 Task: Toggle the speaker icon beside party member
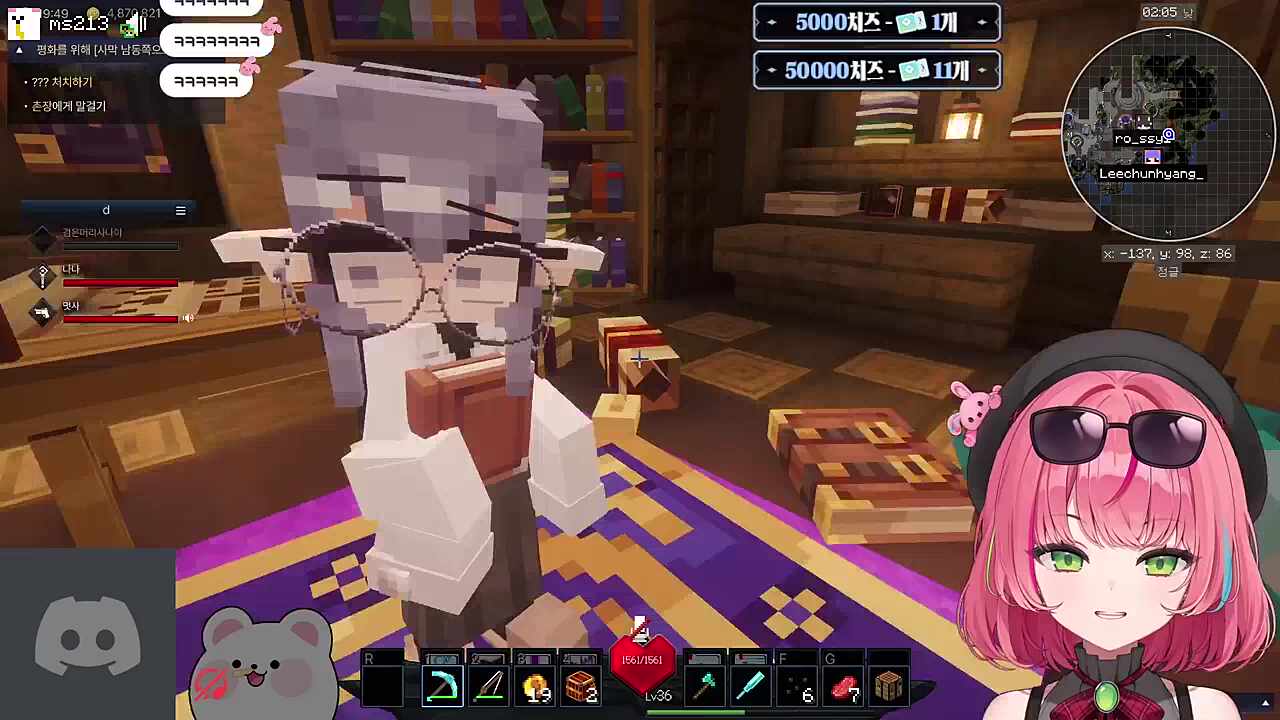click(187, 318)
